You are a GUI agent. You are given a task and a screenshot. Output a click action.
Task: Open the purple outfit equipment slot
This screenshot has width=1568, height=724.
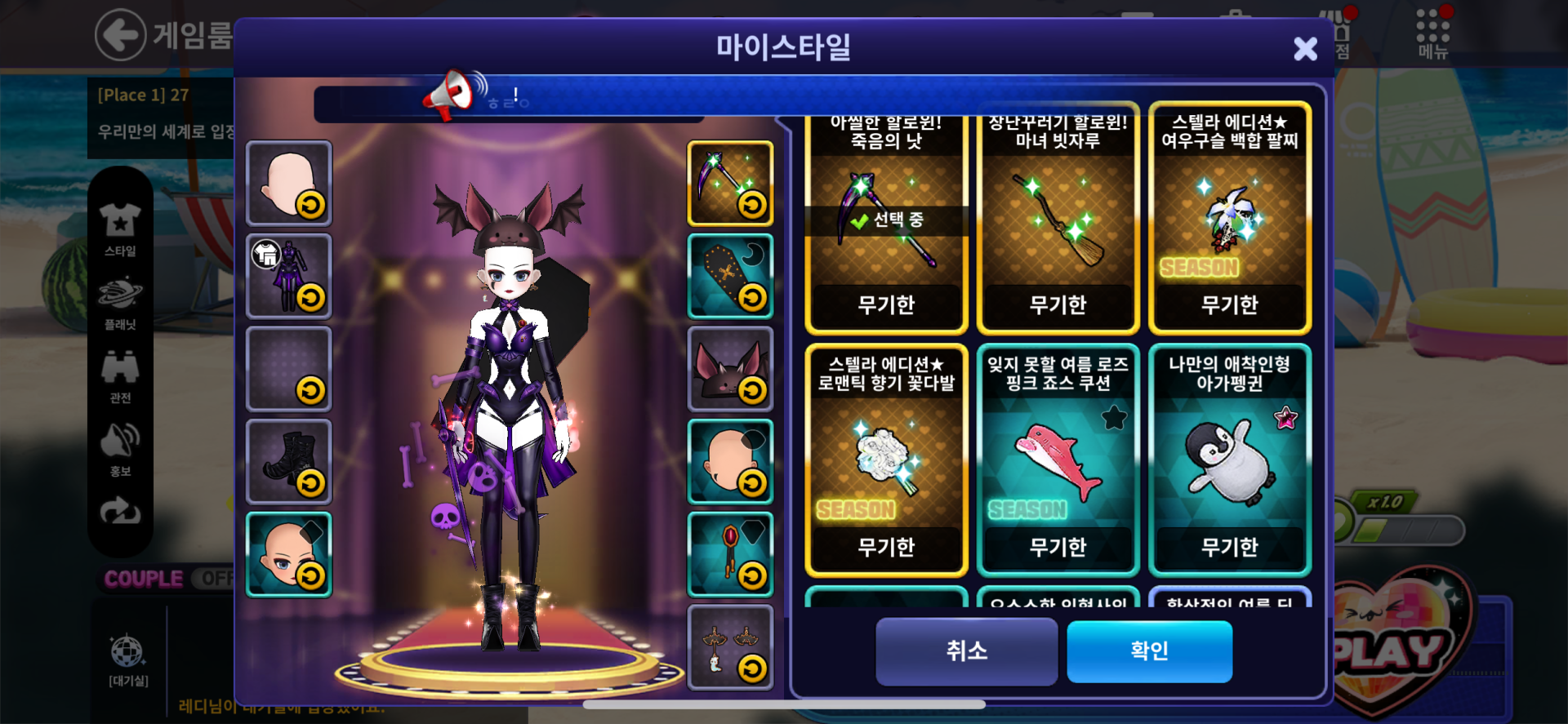pyautogui.click(x=289, y=277)
